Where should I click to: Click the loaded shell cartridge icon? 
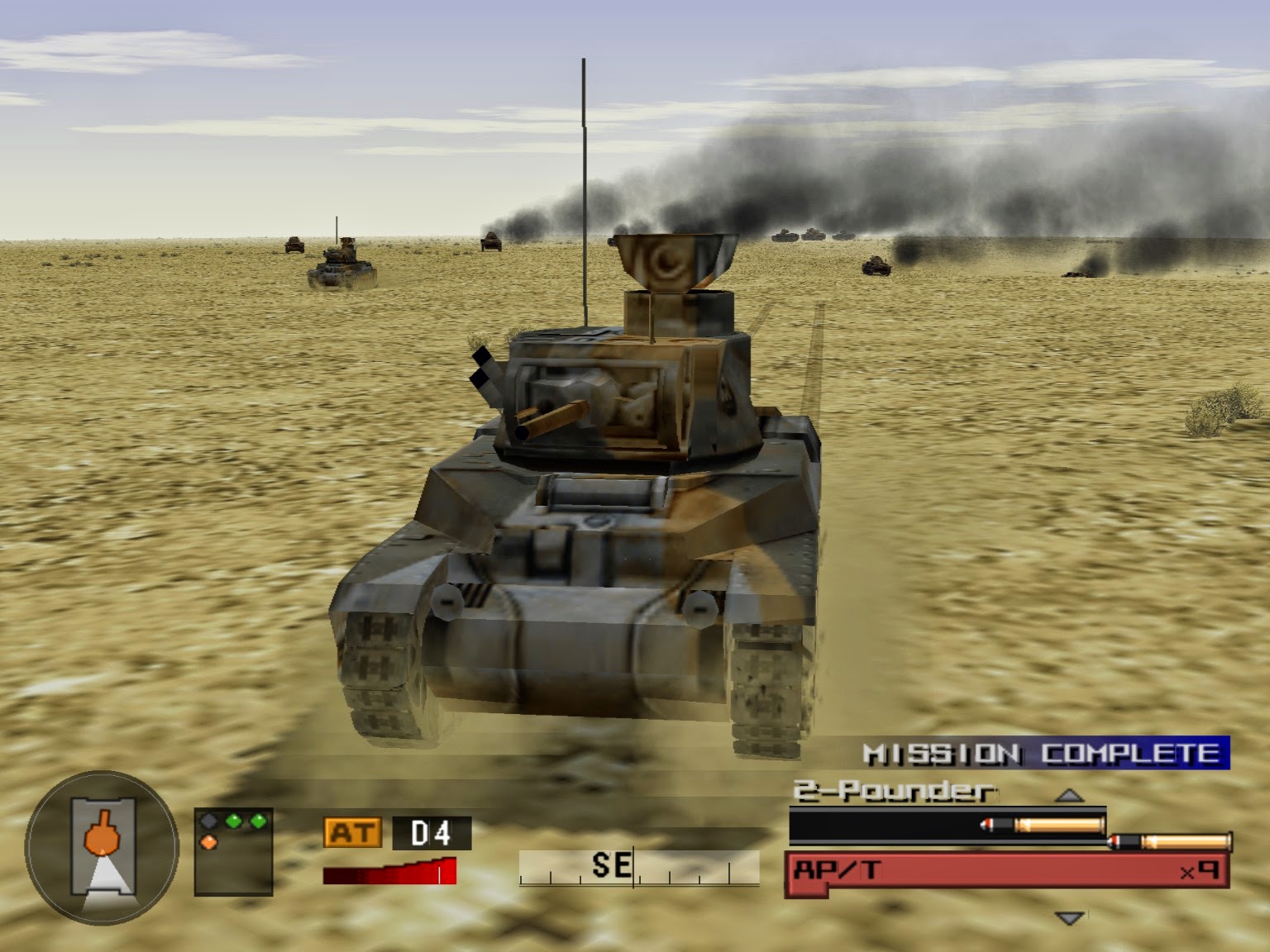tap(1040, 825)
